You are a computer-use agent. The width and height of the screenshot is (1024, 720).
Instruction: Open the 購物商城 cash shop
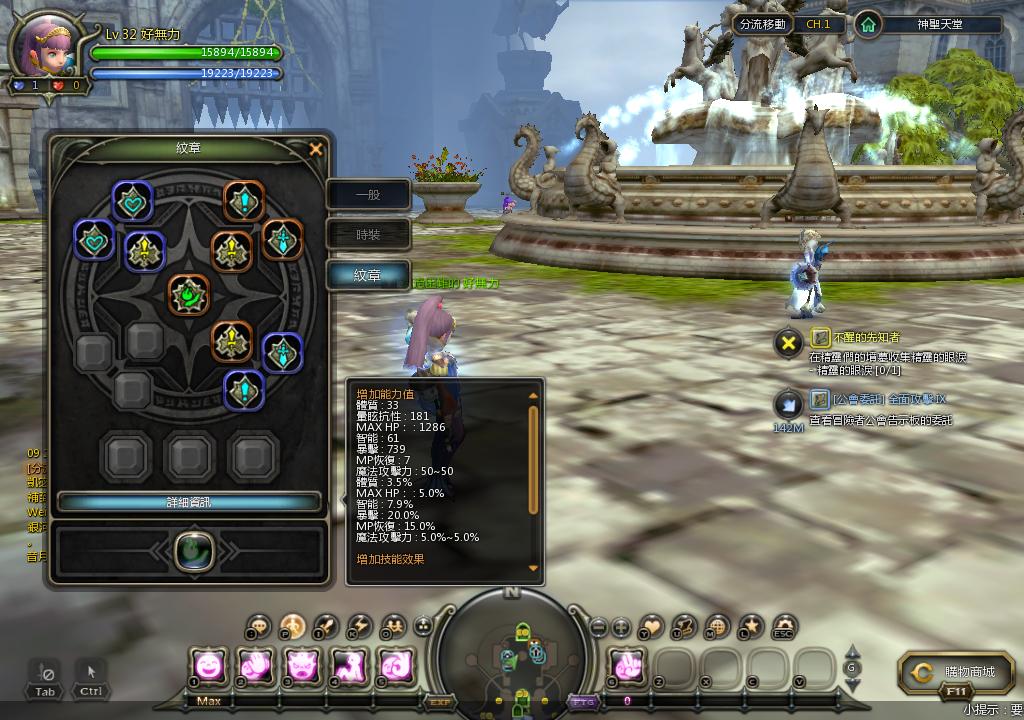[957, 673]
